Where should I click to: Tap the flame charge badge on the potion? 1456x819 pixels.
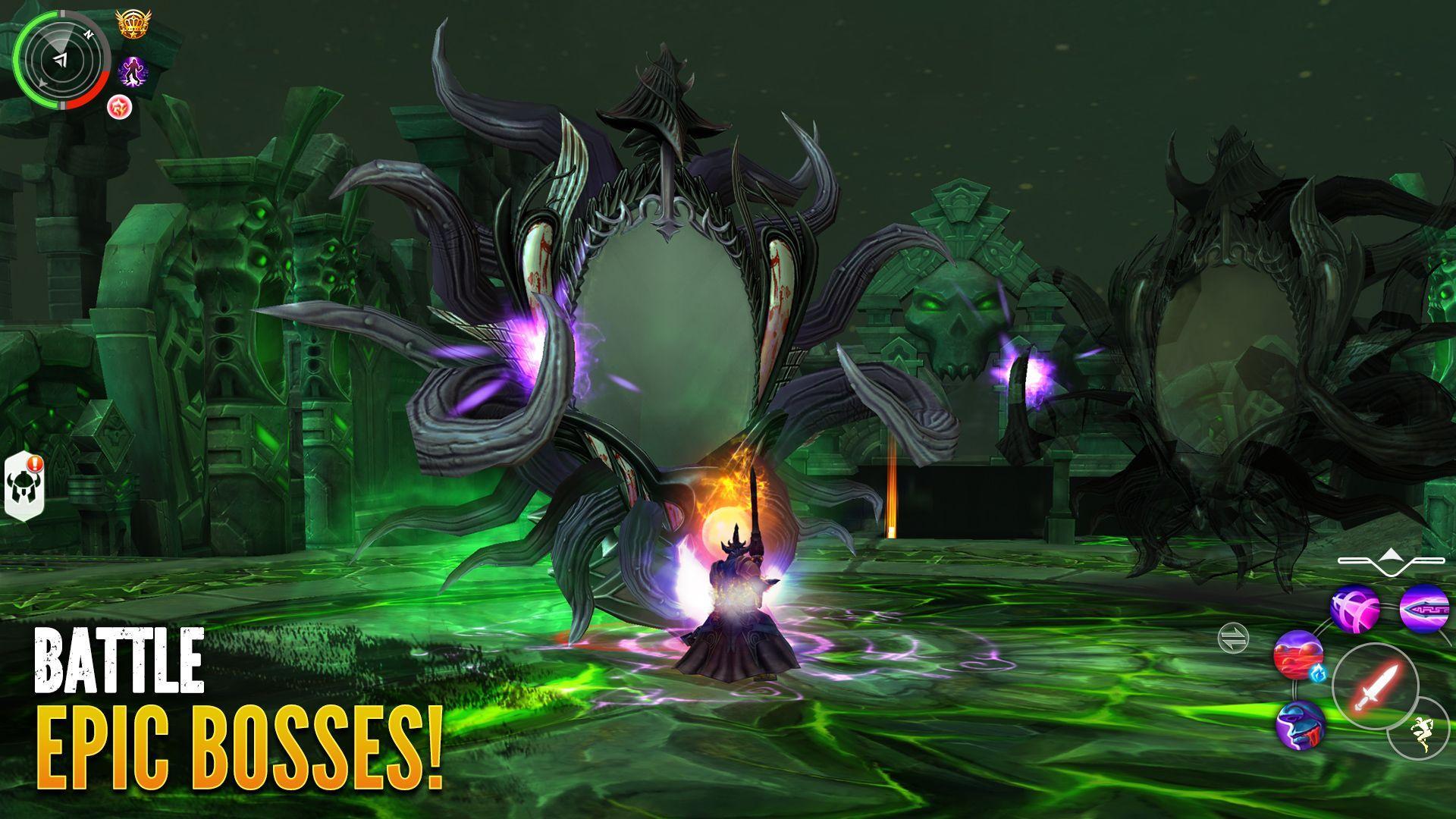(x=1319, y=674)
